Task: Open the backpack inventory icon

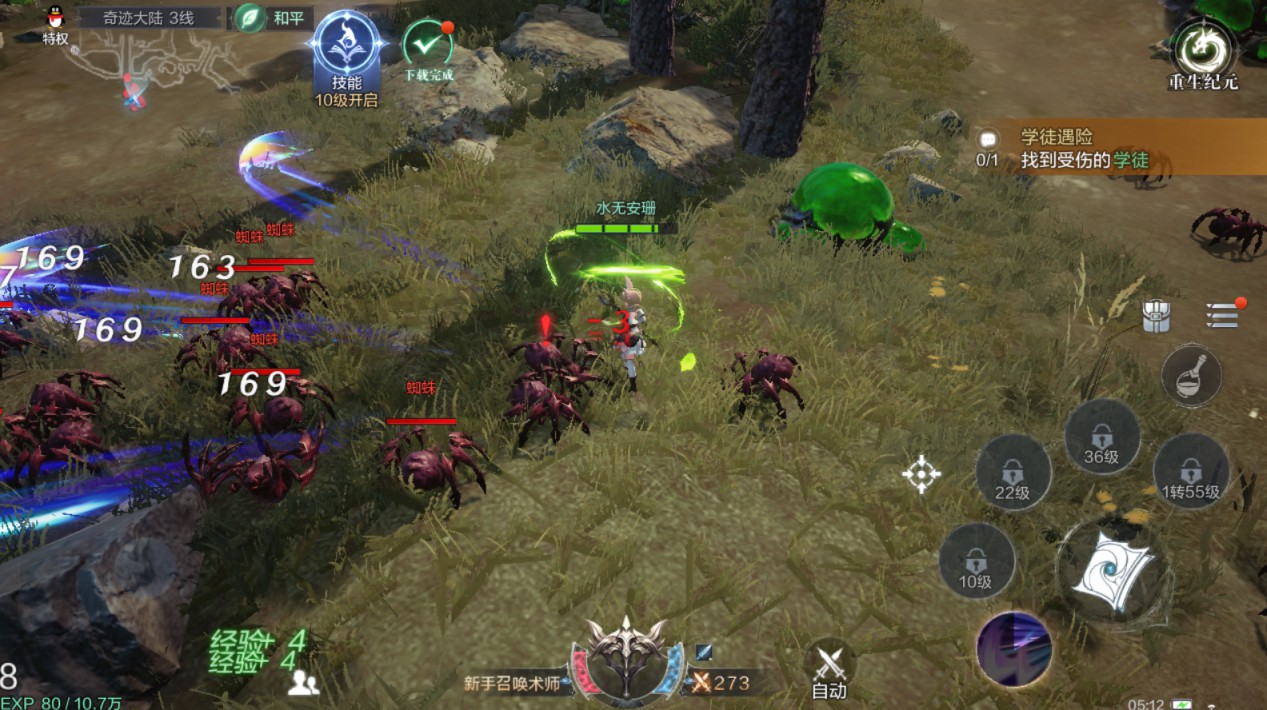Action: pyautogui.click(x=1157, y=316)
